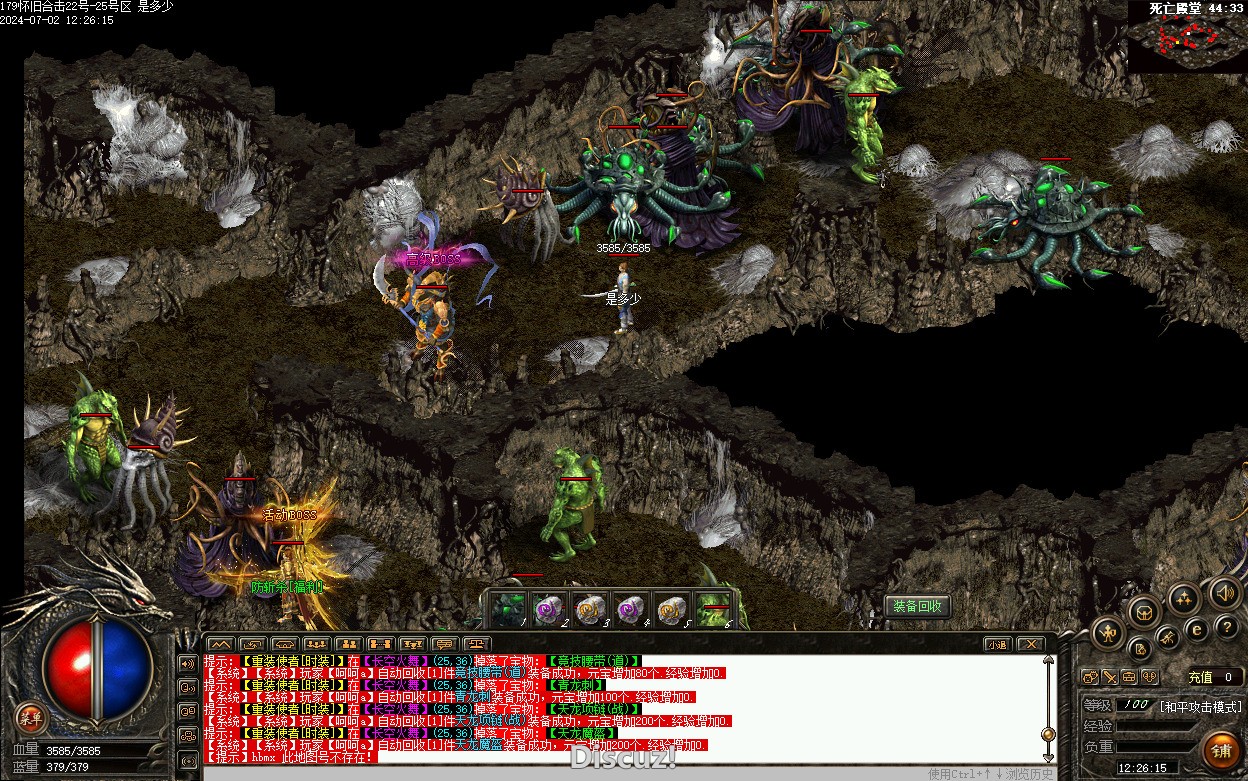Click the chat scrollbar down arrow

coord(1048,757)
